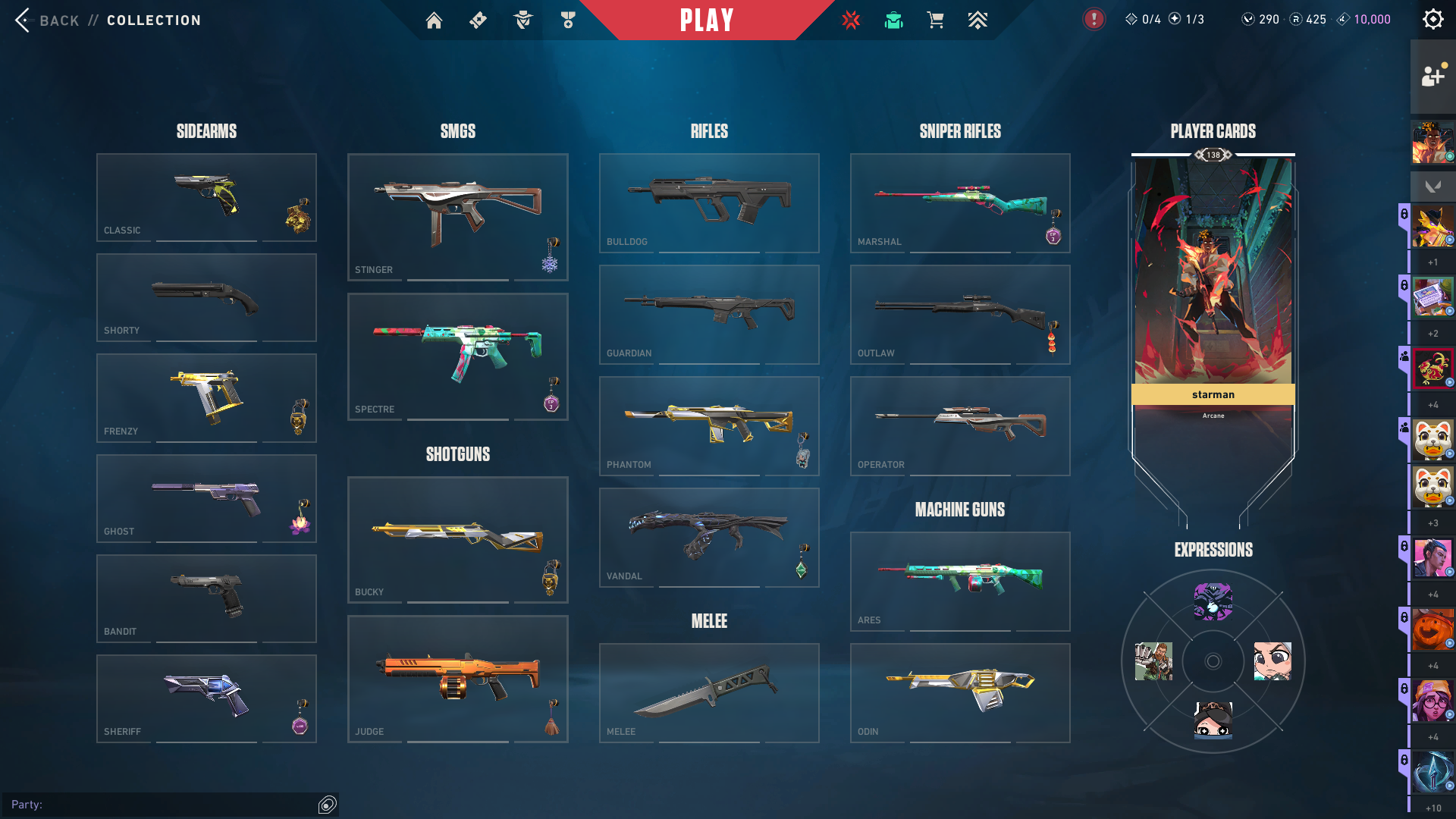1456x819 pixels.
Task: Select the Melee knife slot
Action: (708, 692)
